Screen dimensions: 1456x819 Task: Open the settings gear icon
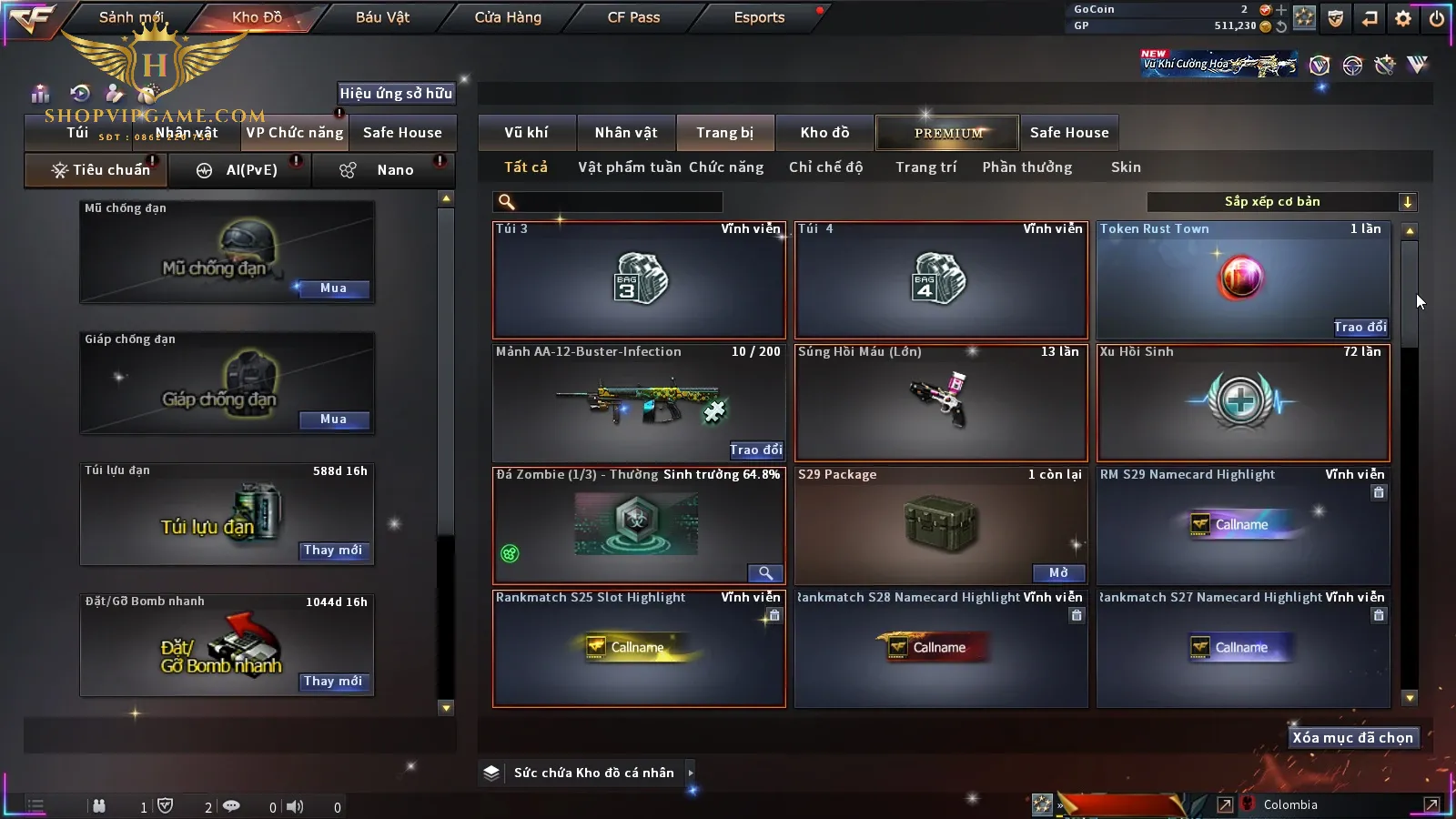pyautogui.click(x=1403, y=18)
